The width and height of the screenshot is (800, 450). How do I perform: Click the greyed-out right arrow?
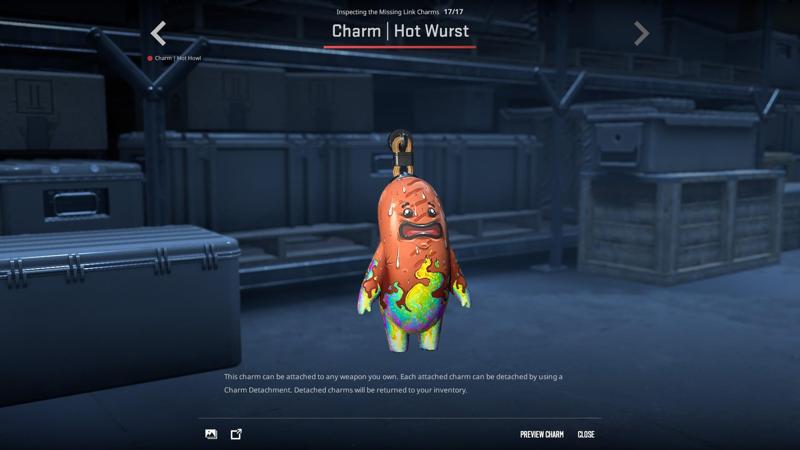click(x=642, y=33)
